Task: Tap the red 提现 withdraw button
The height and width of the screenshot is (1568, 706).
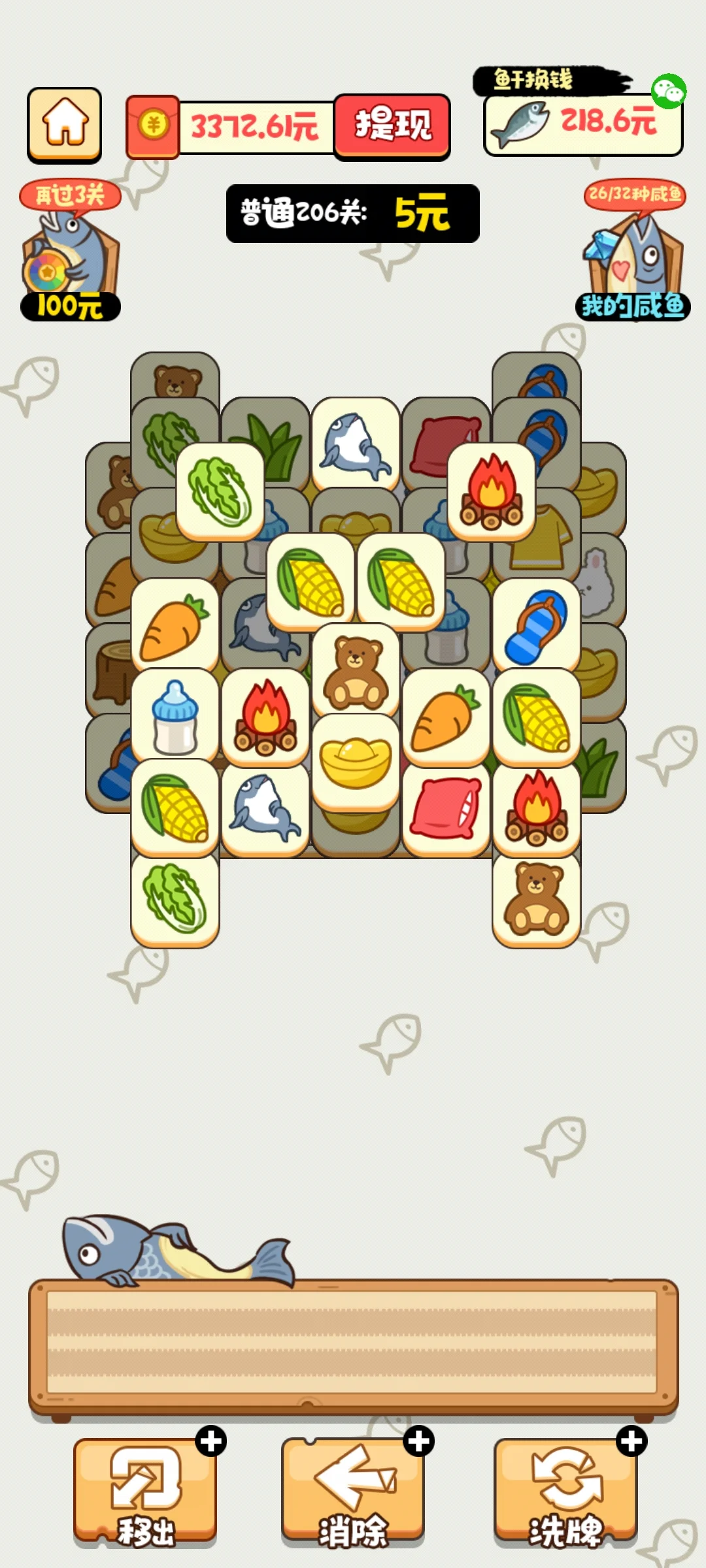Action: pyautogui.click(x=392, y=125)
